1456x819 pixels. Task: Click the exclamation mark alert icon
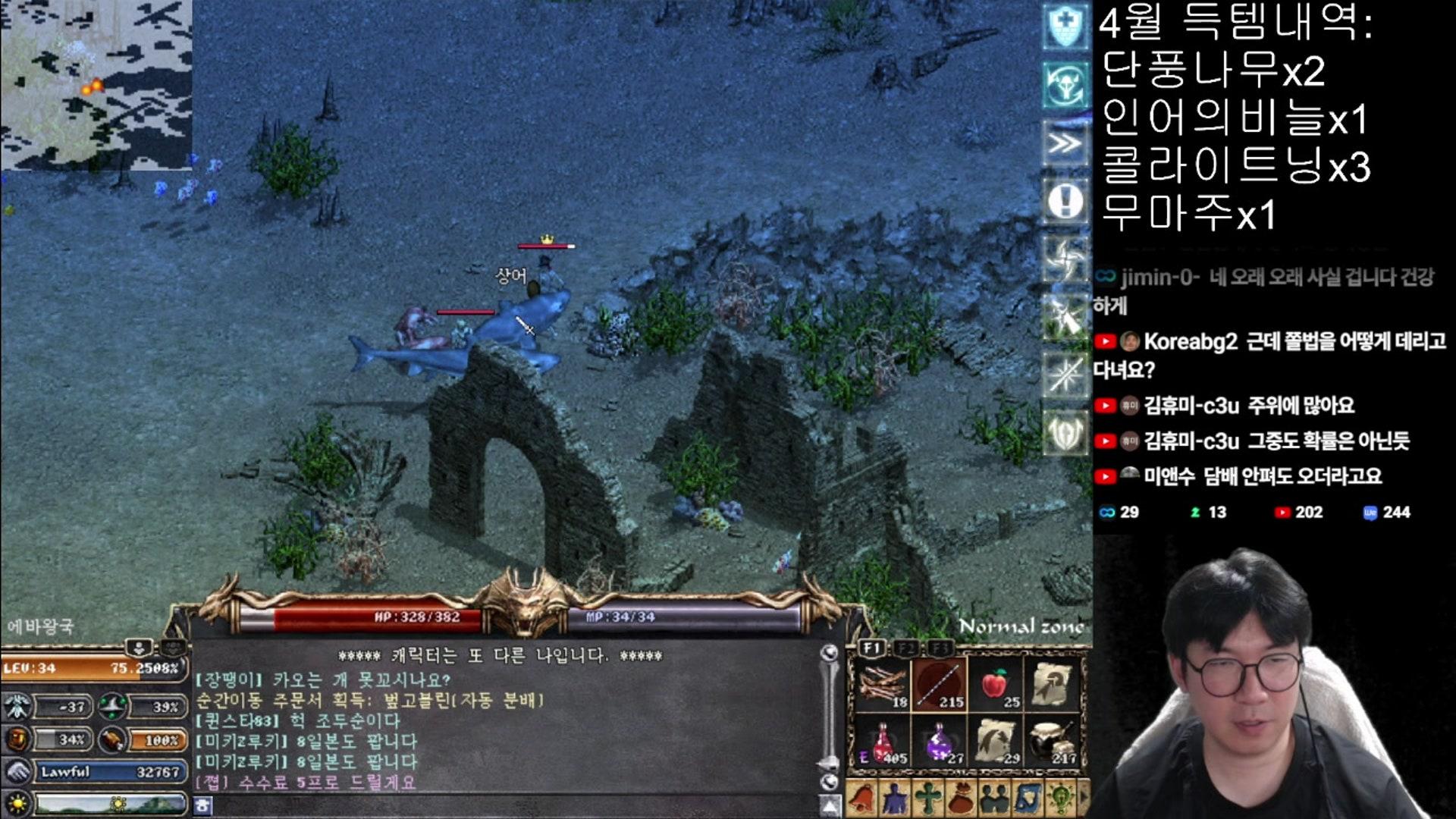click(1065, 202)
